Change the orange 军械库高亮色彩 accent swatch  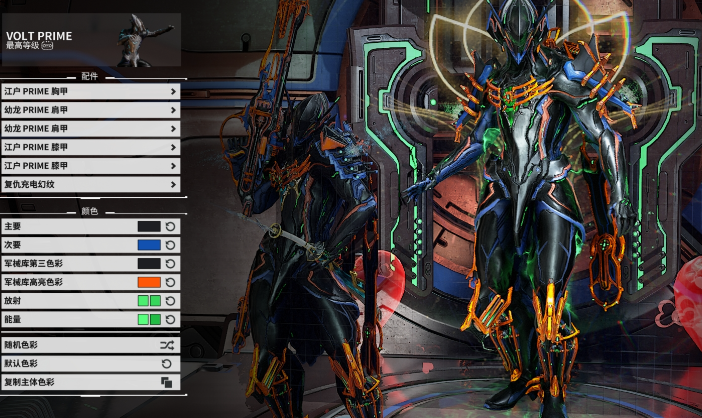click(149, 282)
